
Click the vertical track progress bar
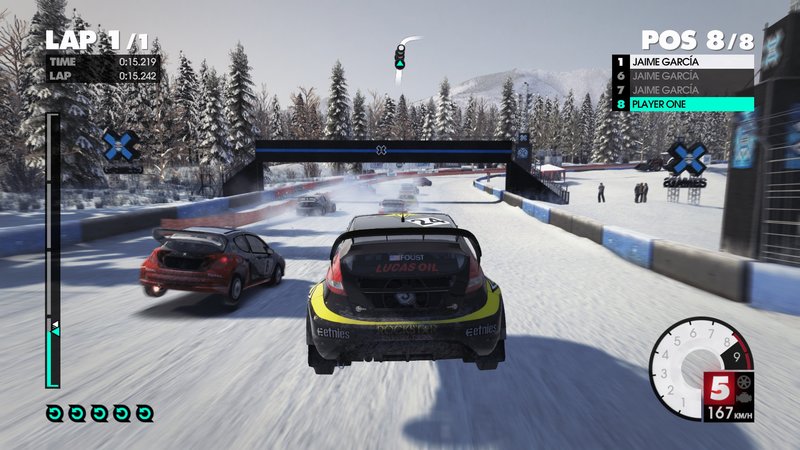(x=53, y=250)
